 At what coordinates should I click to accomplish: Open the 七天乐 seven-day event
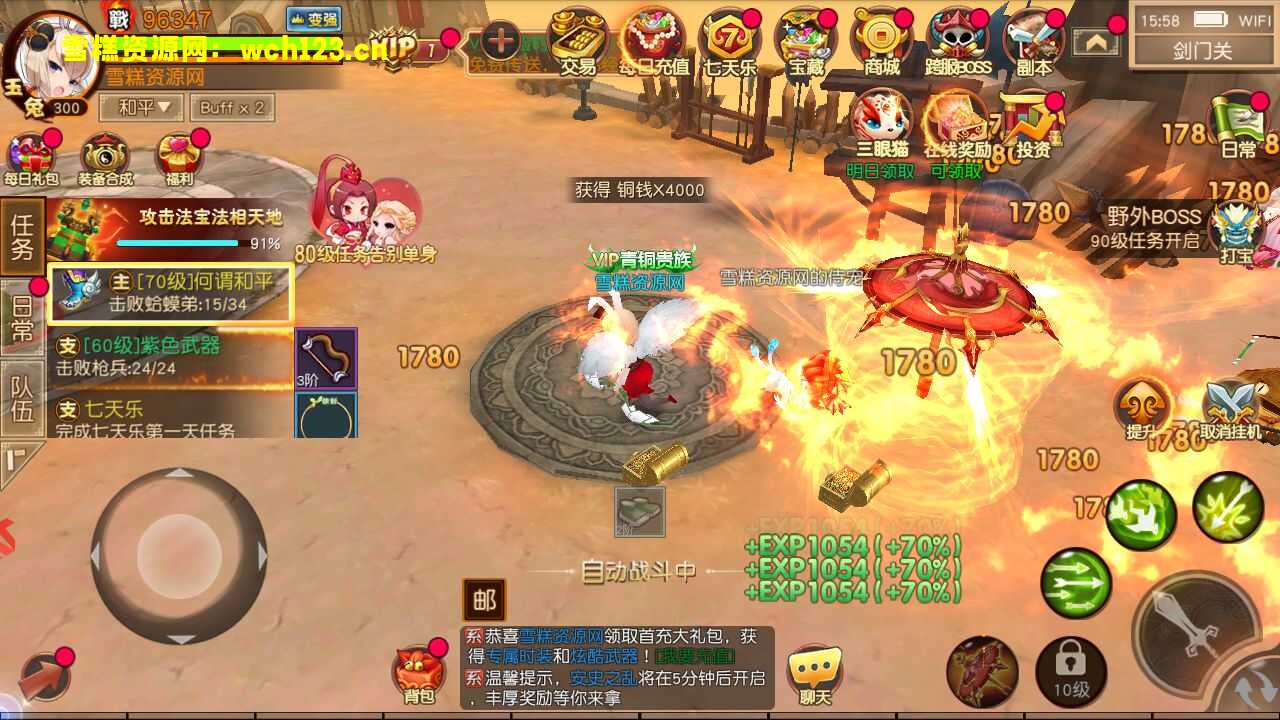pos(729,42)
